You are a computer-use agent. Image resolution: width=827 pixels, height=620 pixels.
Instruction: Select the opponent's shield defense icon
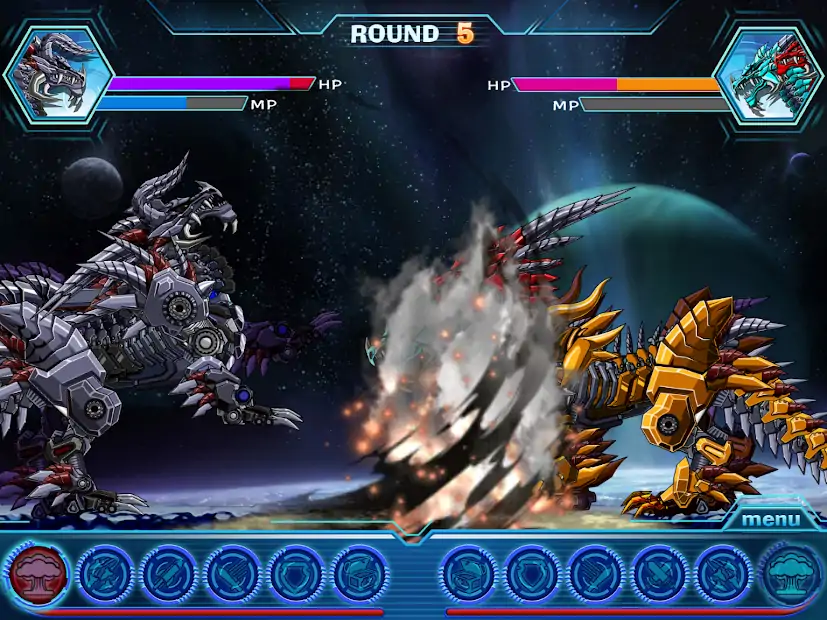pyautogui.click(x=533, y=575)
